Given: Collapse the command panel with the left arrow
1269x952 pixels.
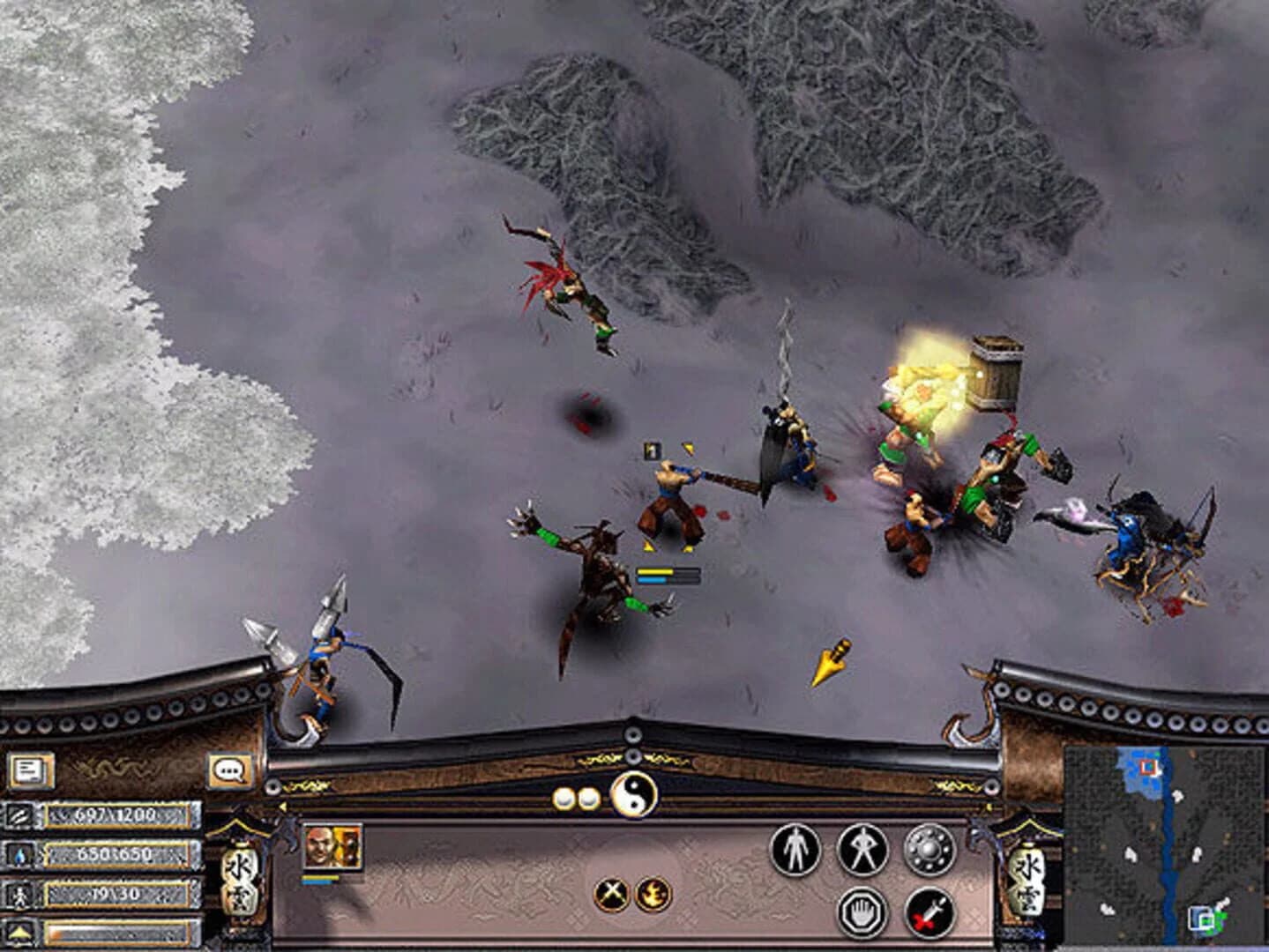Looking at the screenshot, I should click(283, 806).
